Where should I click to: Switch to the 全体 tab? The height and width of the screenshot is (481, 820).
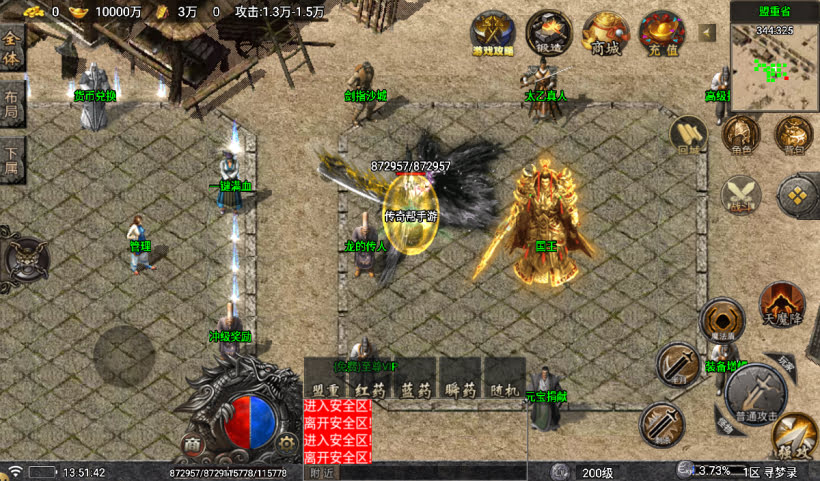click(x=12, y=45)
